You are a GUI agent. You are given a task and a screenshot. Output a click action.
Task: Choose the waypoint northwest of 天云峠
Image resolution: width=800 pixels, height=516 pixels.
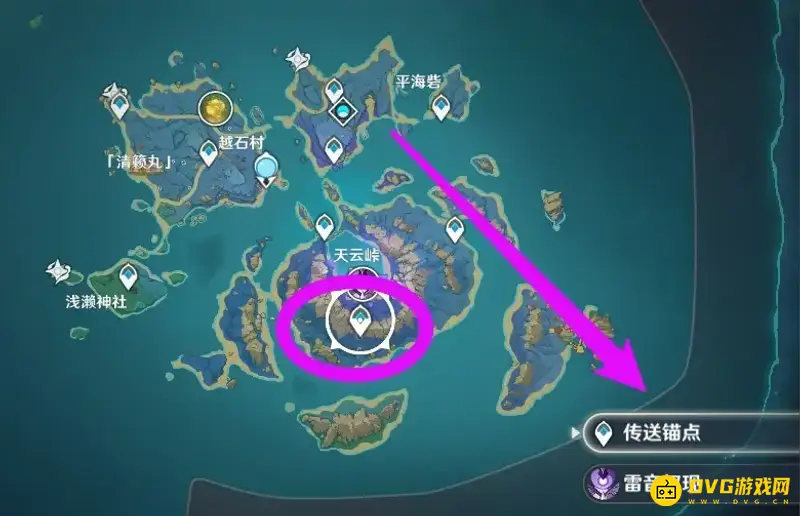coord(324,226)
